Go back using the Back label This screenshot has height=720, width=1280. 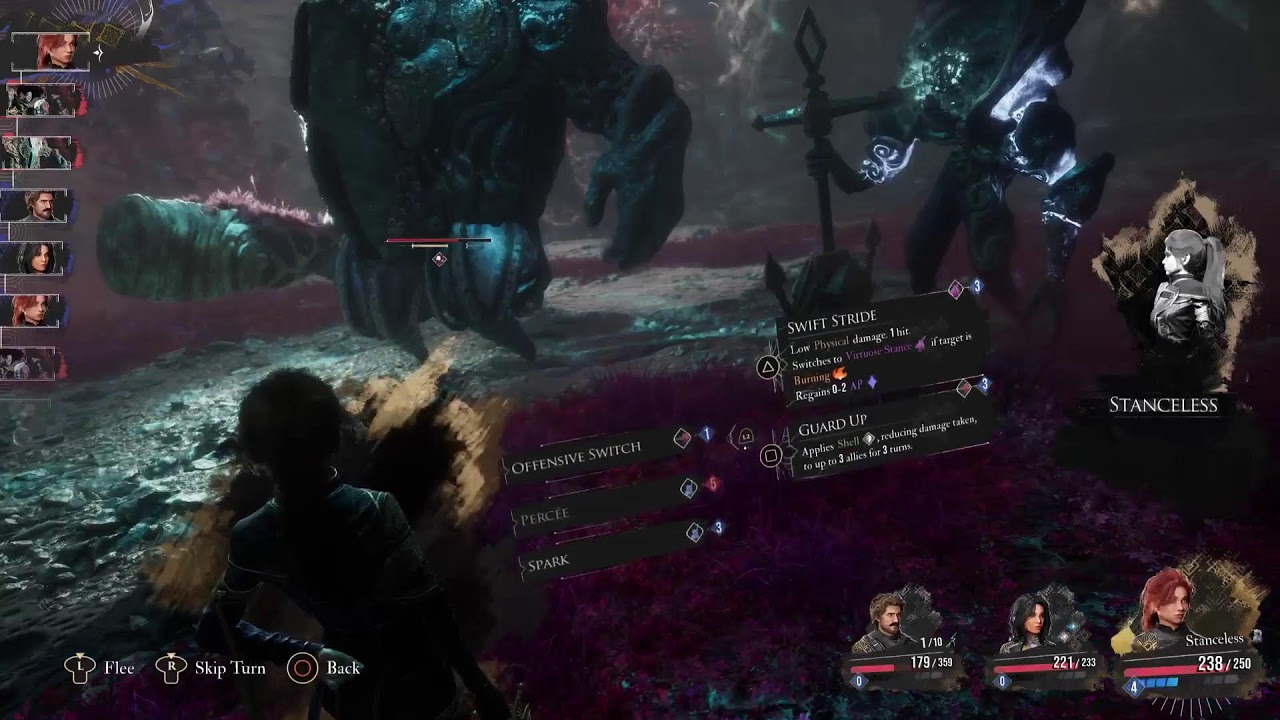coord(342,668)
